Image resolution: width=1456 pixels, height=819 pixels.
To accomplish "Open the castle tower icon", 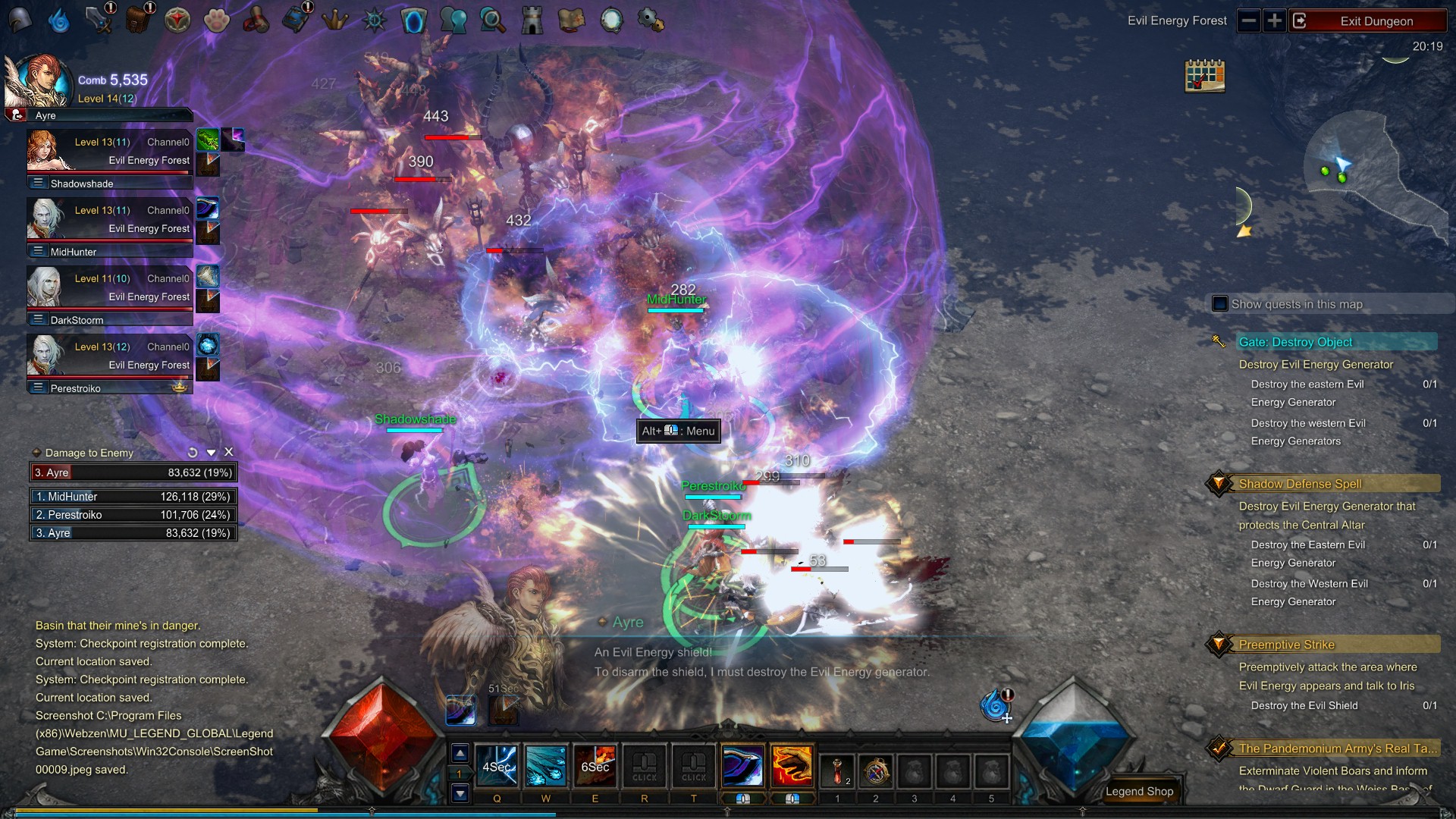I will pos(532,20).
